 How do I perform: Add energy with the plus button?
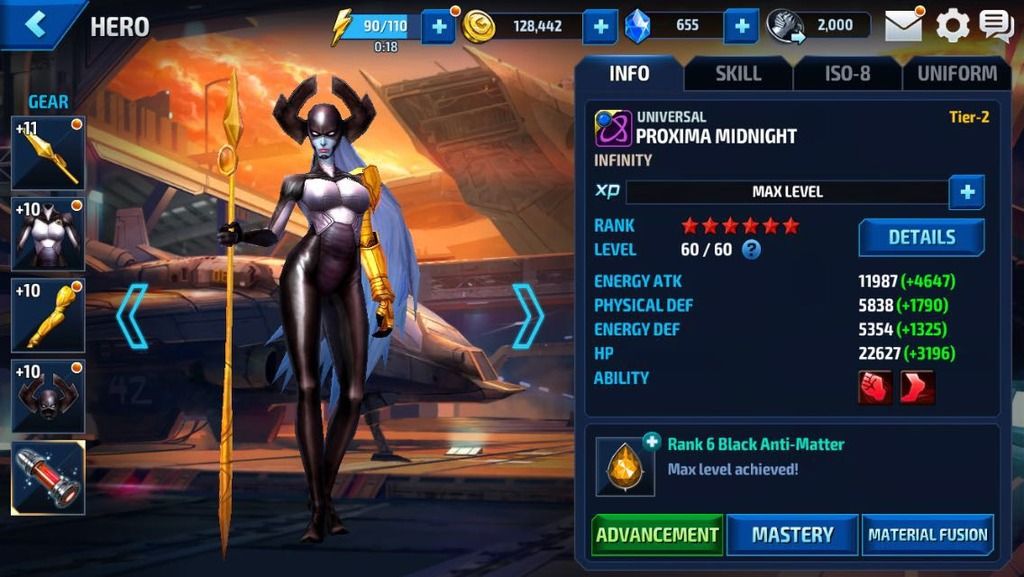point(438,27)
